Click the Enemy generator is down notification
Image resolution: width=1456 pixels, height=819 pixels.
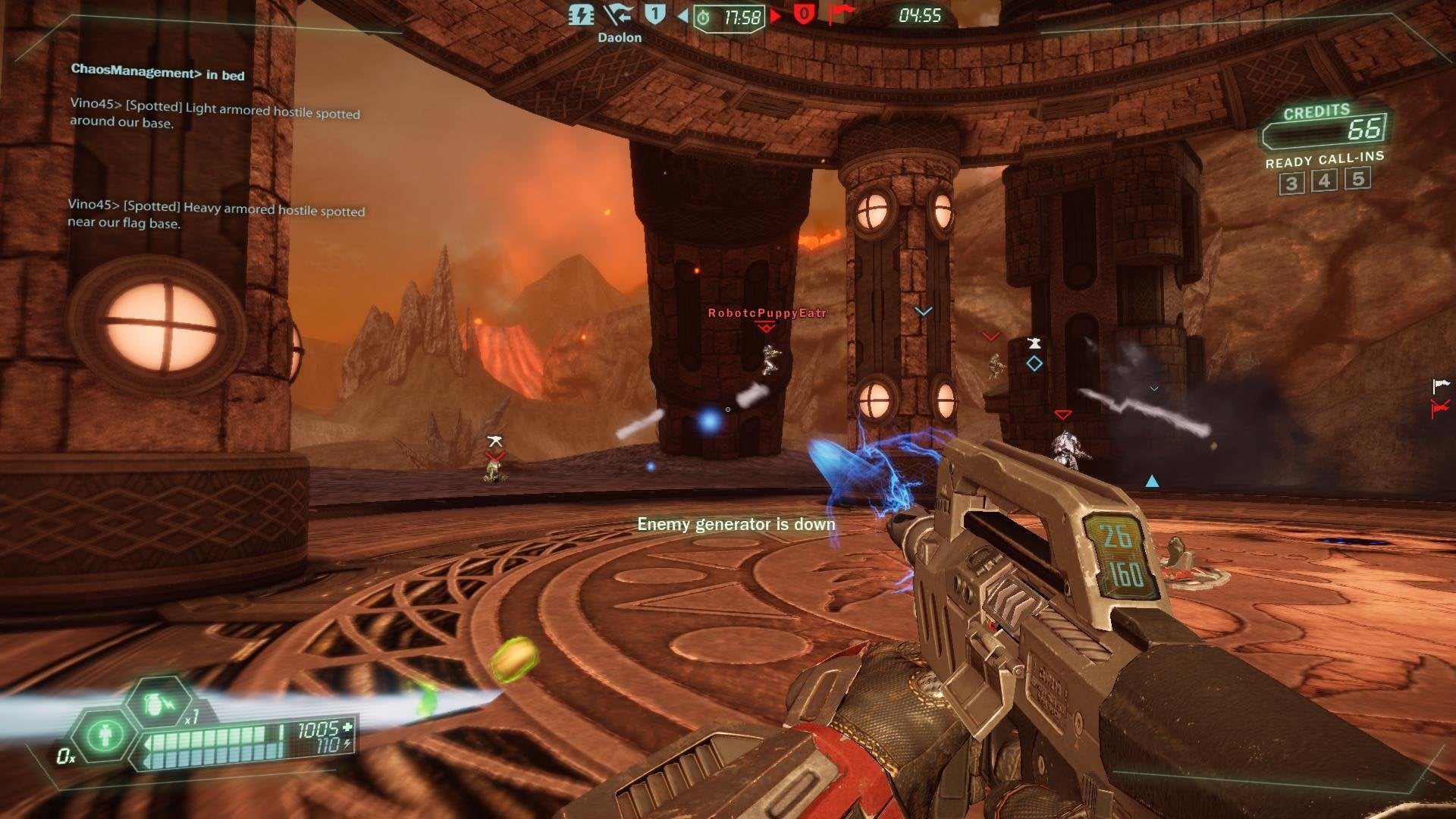point(738,523)
